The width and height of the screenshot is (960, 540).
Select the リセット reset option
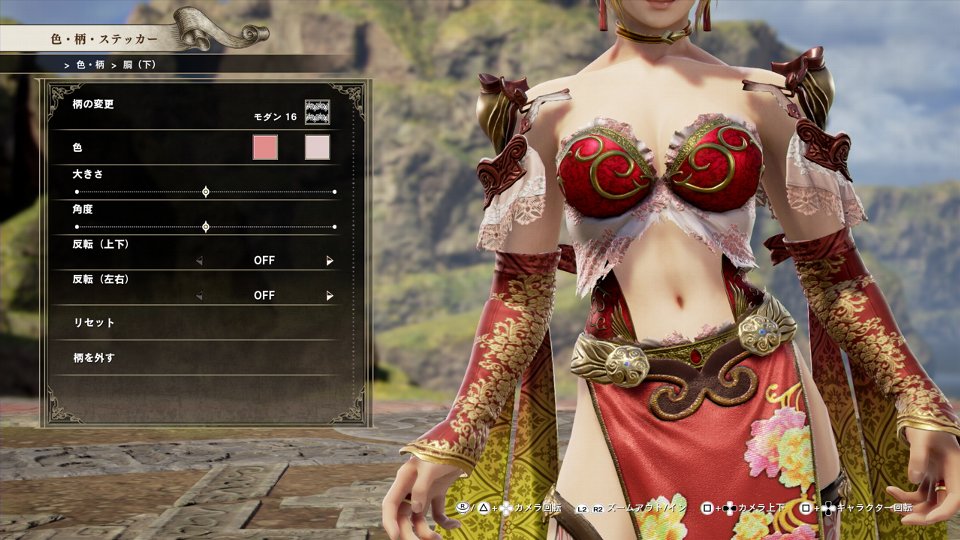point(95,323)
